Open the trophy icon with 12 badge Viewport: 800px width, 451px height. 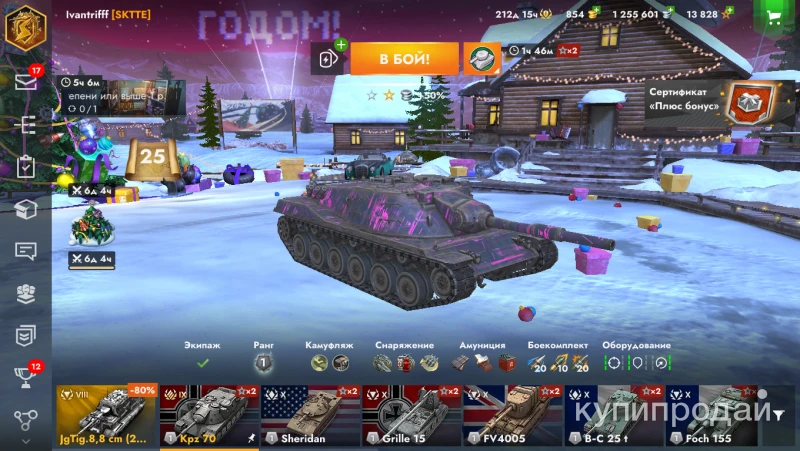pyautogui.click(x=25, y=376)
